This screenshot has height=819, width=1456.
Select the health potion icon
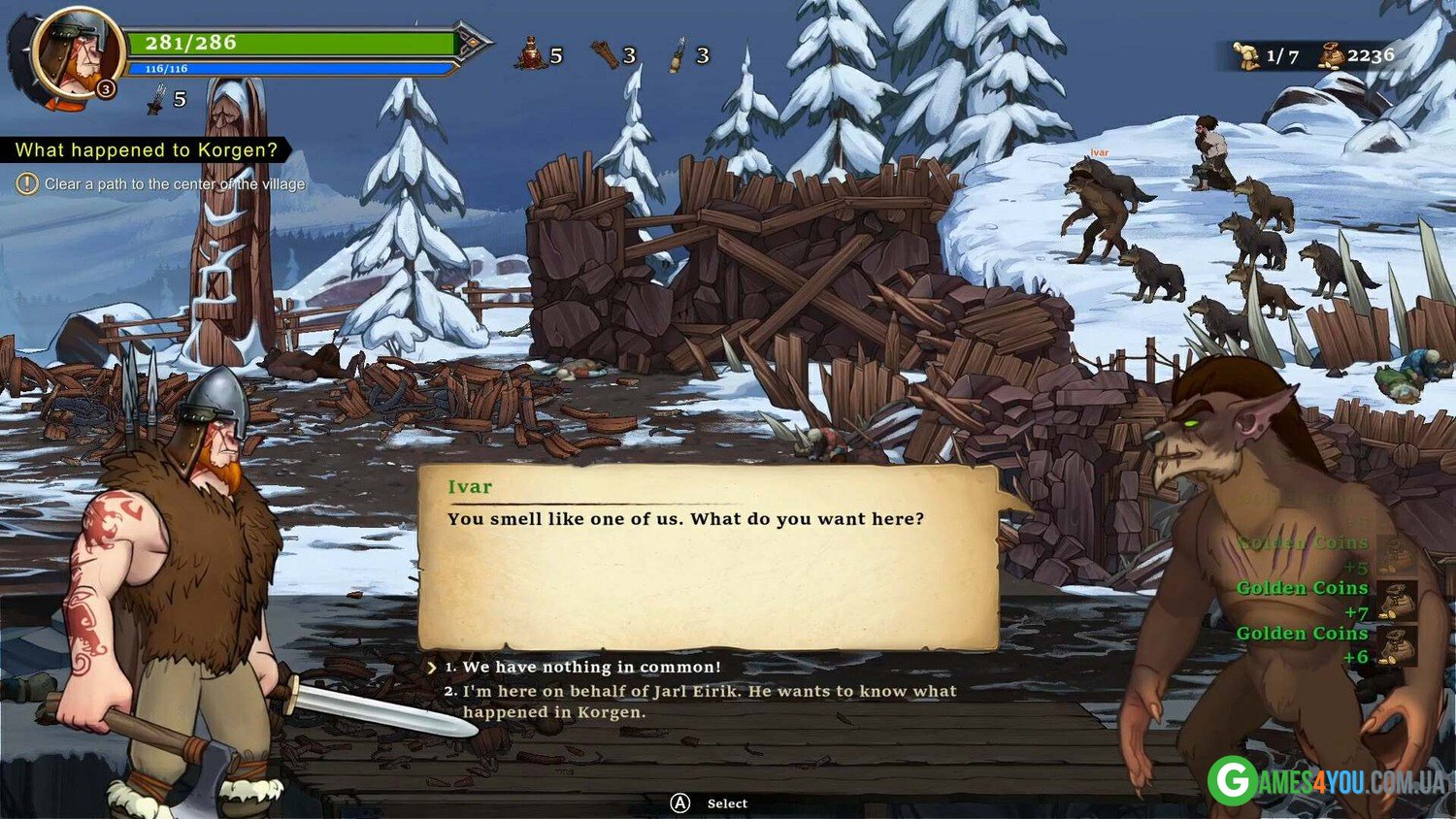531,54
